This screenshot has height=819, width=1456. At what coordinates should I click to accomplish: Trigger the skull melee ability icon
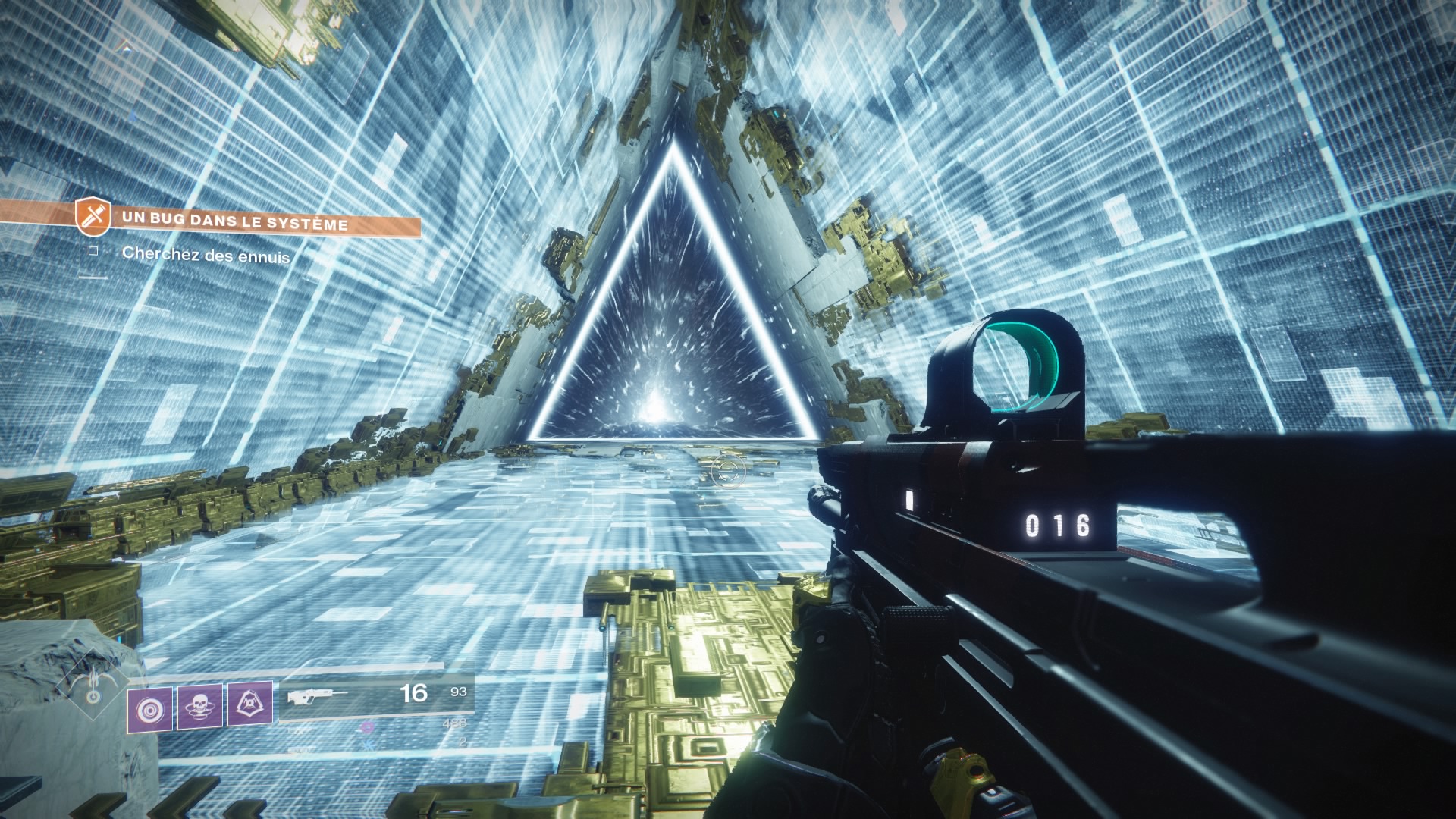click(x=199, y=707)
